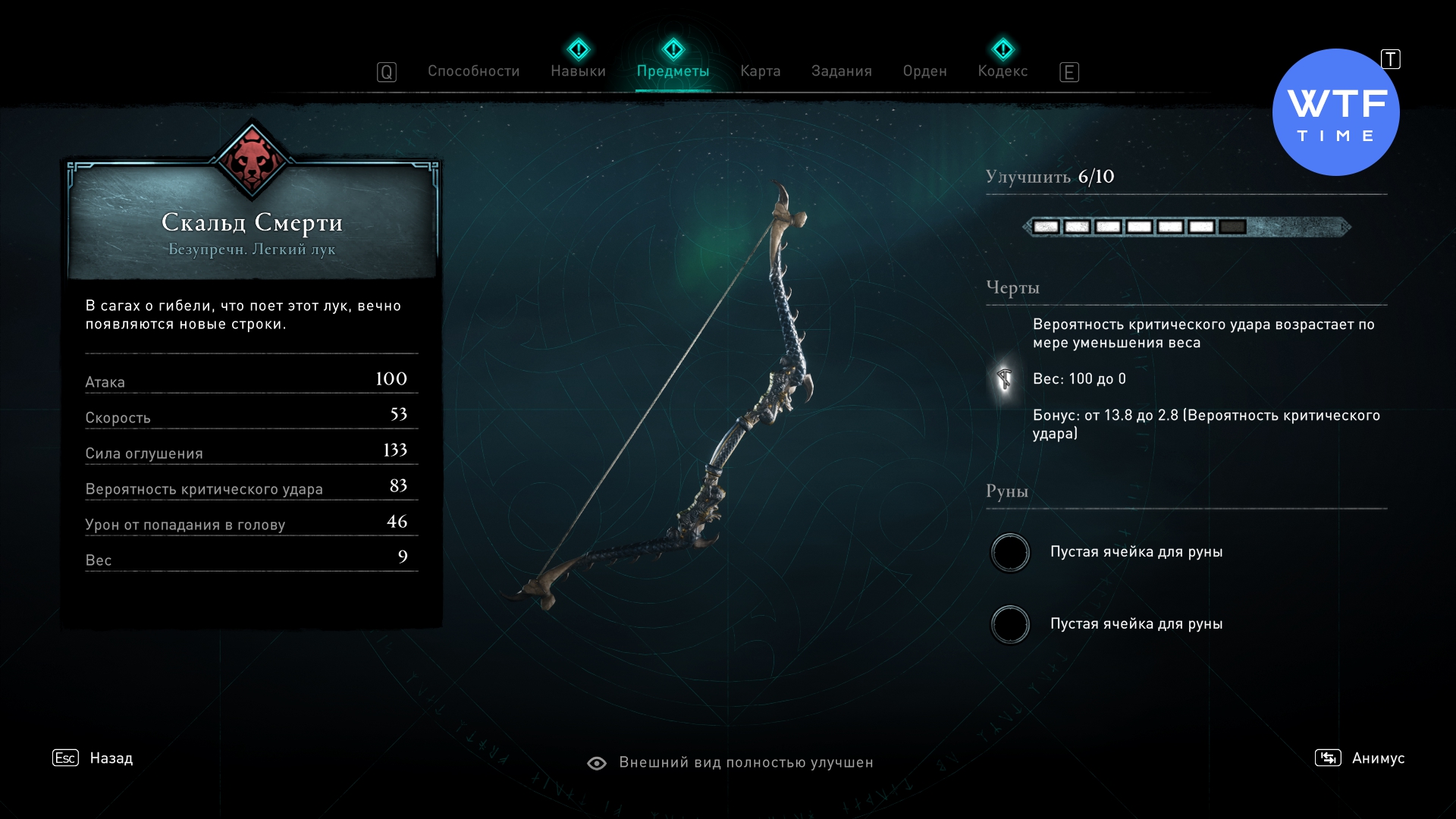Toggle the Внешний вид appearance eye icon
This screenshot has width=1456, height=819.
click(597, 763)
